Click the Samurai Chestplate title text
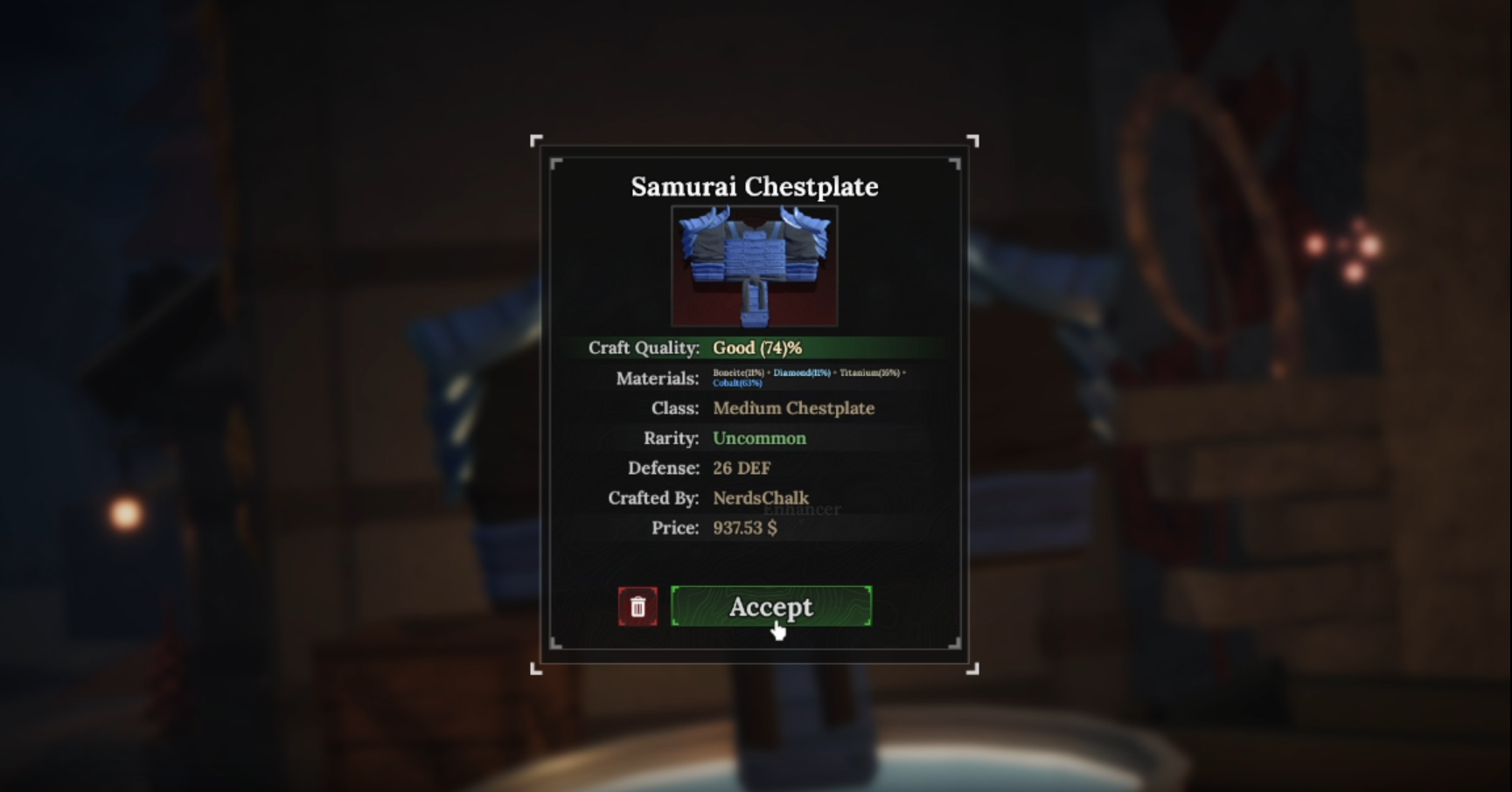The width and height of the screenshot is (1512, 792). [754, 186]
